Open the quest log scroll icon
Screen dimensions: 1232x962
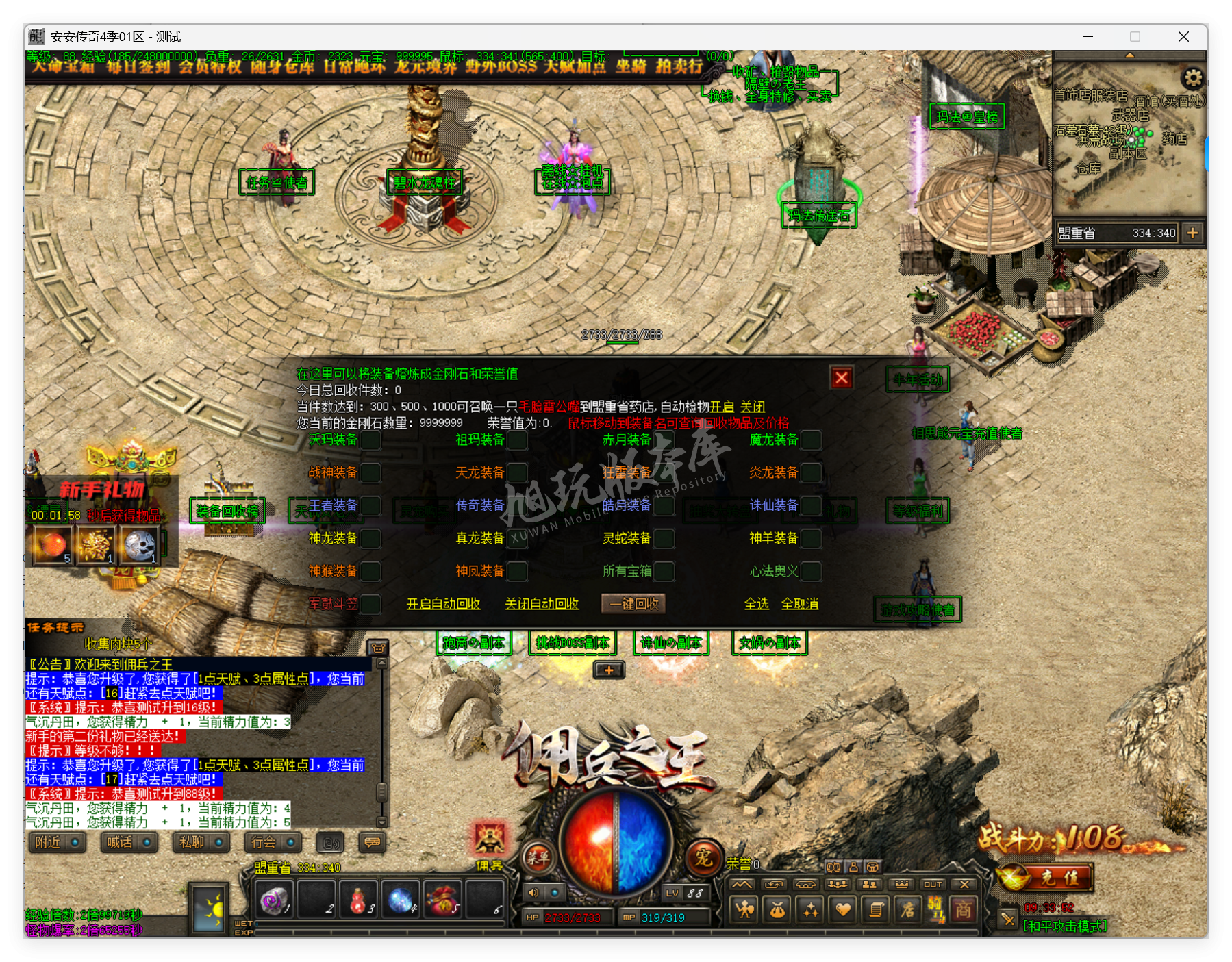pyautogui.click(x=875, y=911)
